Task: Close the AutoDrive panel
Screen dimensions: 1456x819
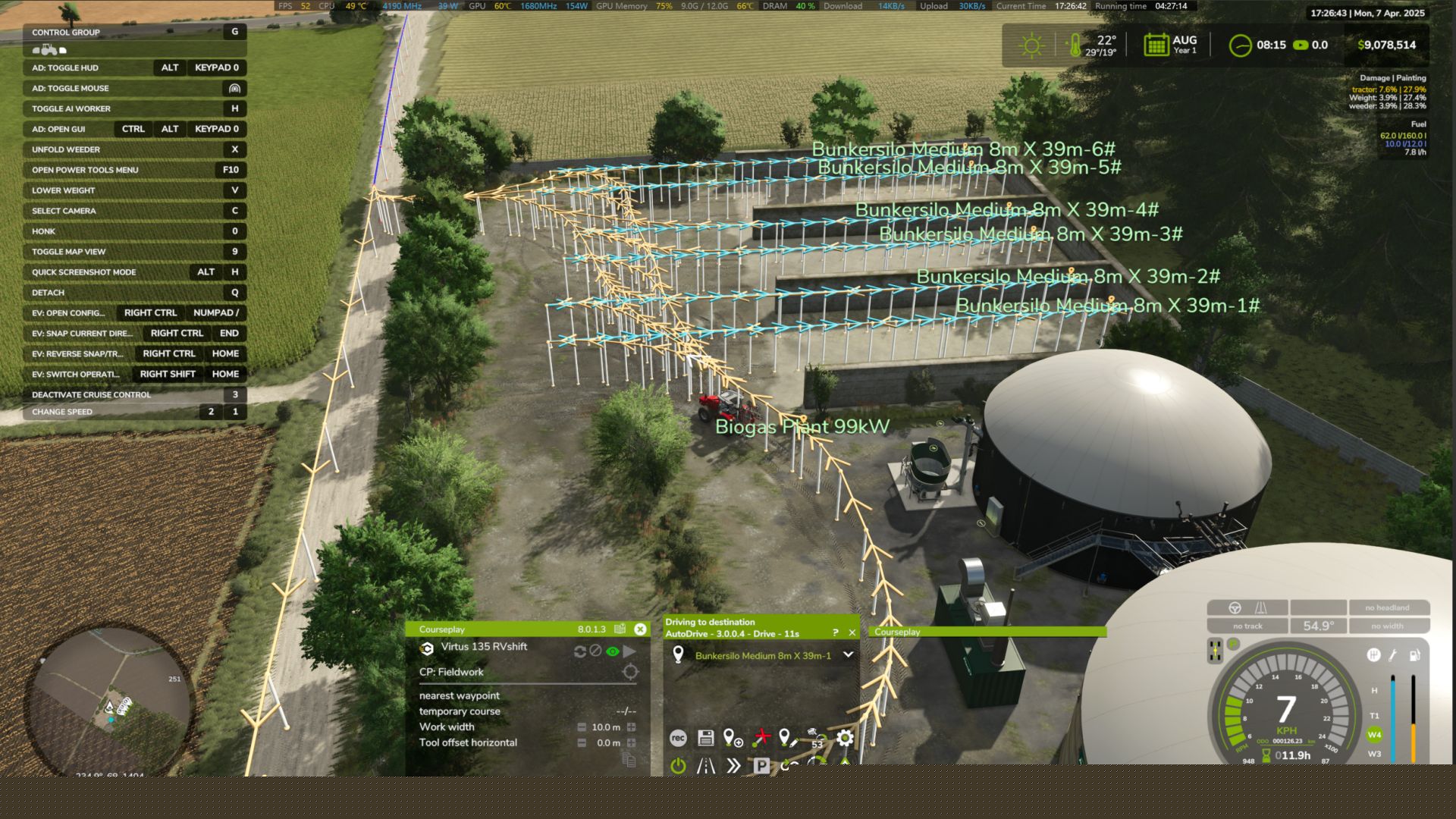Action: click(x=852, y=632)
